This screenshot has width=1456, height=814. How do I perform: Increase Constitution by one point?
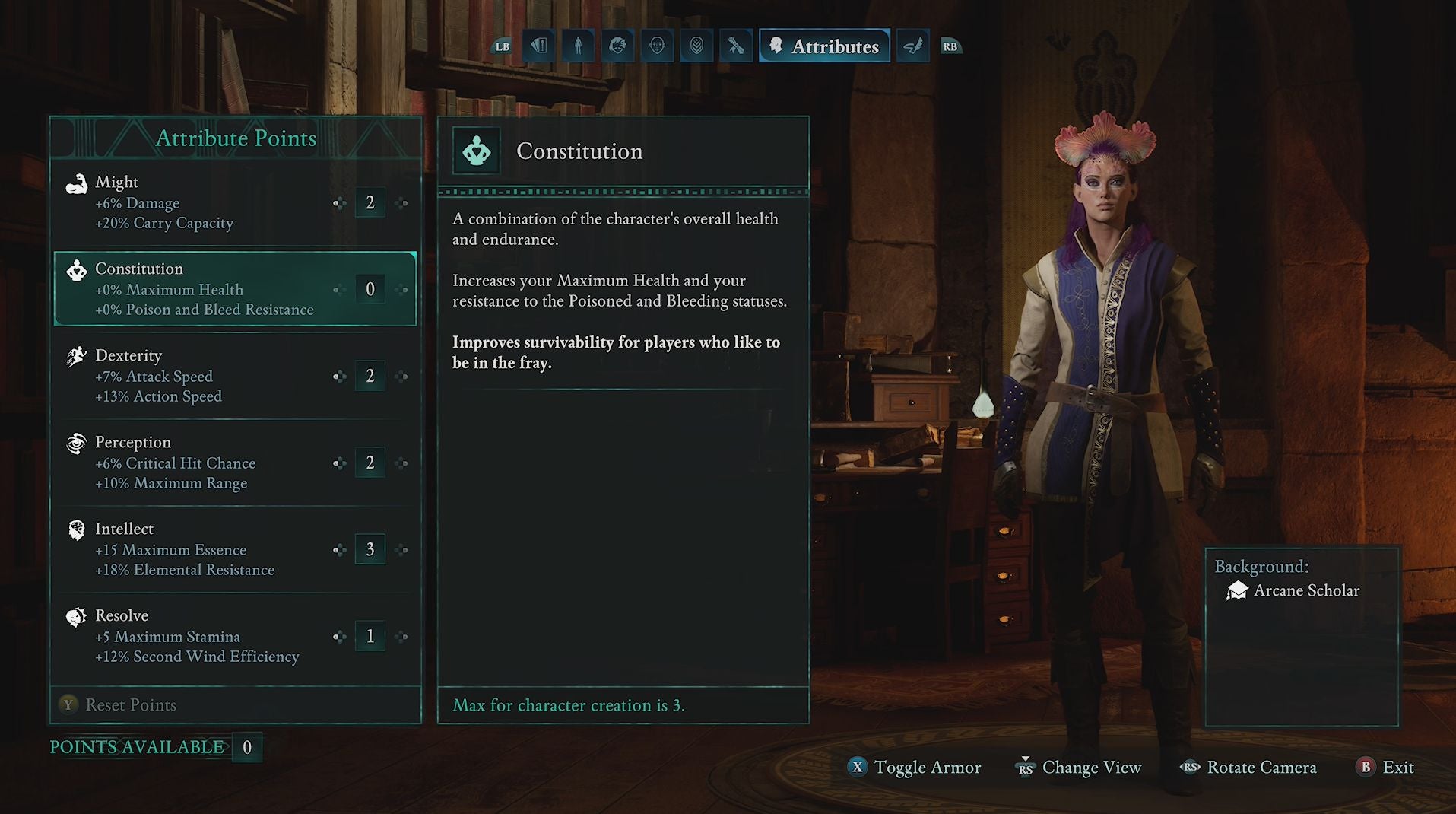click(x=401, y=290)
